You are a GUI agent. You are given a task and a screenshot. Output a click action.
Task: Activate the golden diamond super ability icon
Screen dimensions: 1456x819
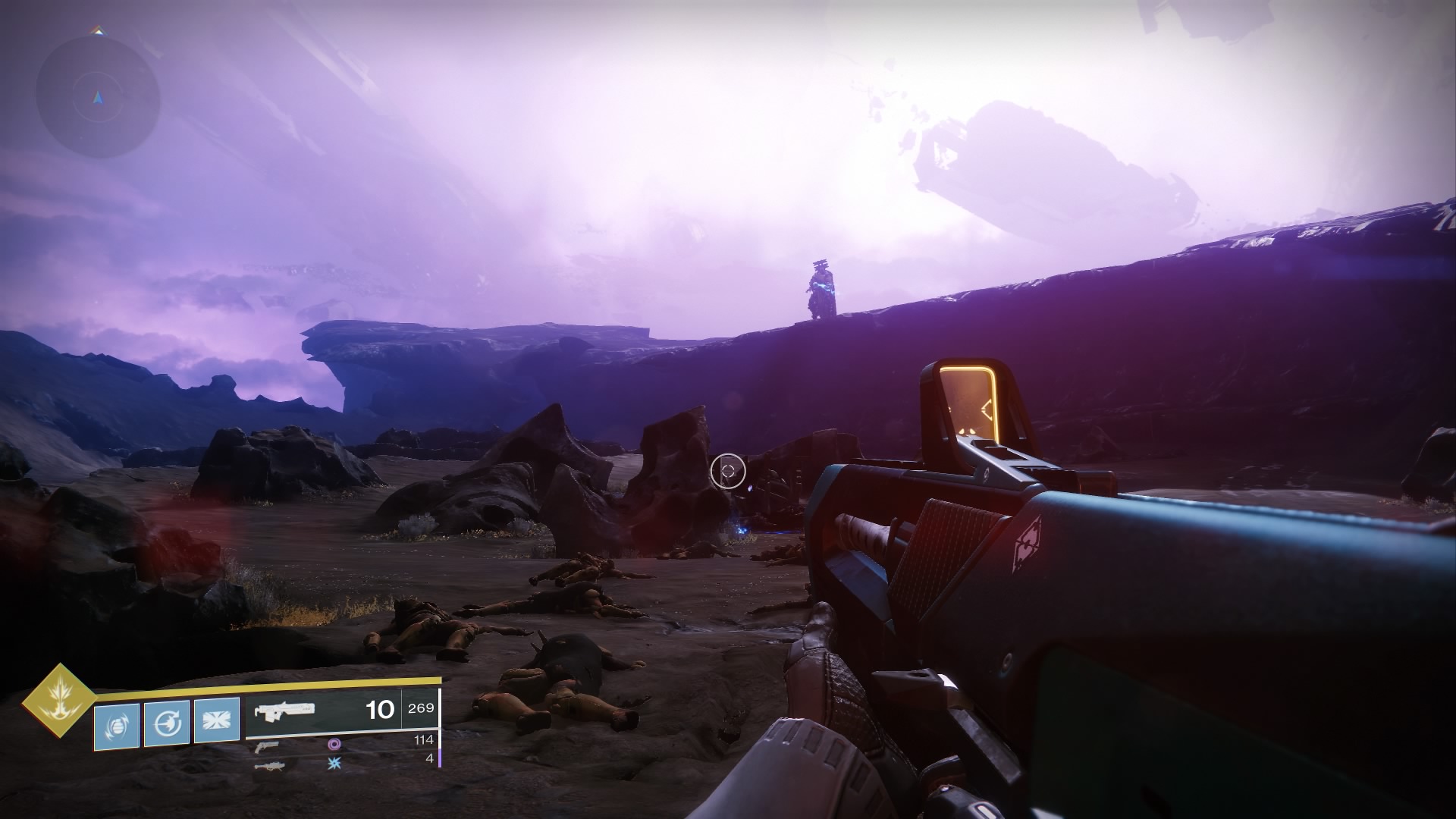click(x=58, y=701)
